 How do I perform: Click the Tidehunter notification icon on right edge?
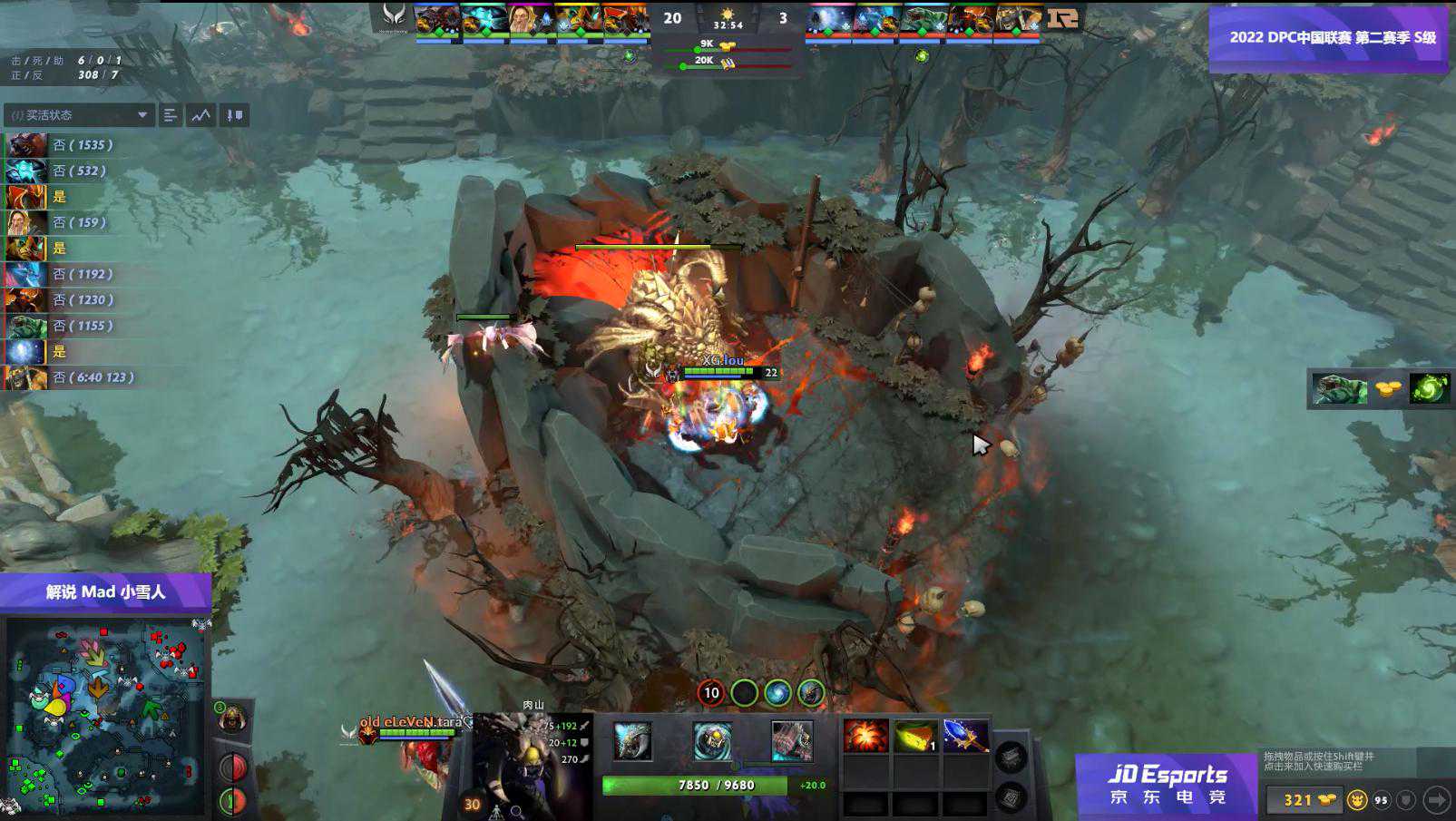pyautogui.click(x=1340, y=389)
